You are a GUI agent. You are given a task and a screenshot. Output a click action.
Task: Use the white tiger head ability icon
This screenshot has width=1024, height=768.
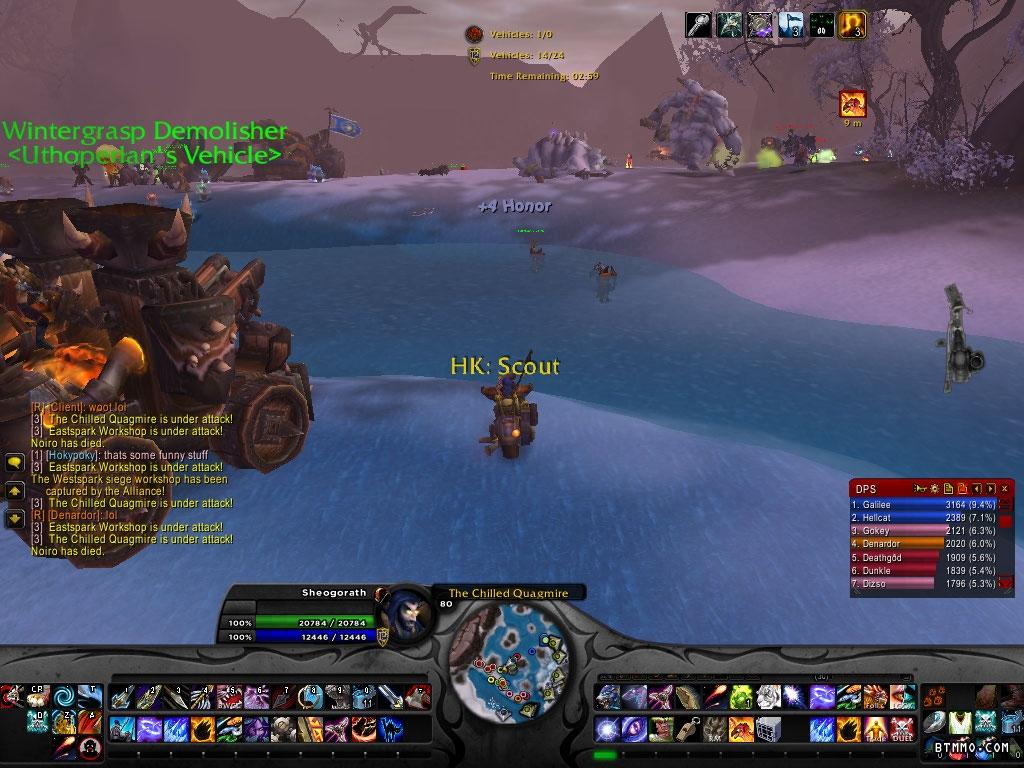(768, 697)
